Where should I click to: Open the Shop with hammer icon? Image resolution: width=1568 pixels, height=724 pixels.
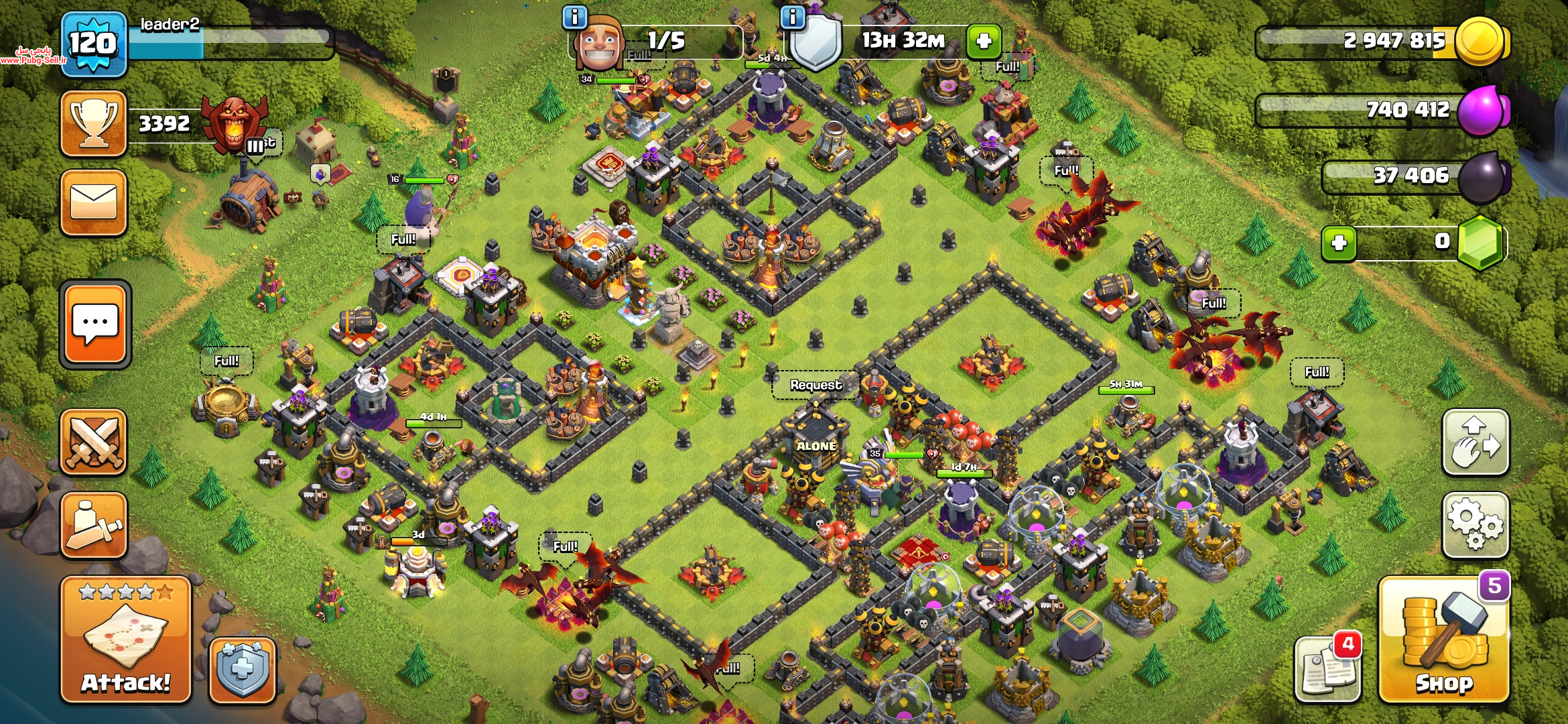[1444, 641]
